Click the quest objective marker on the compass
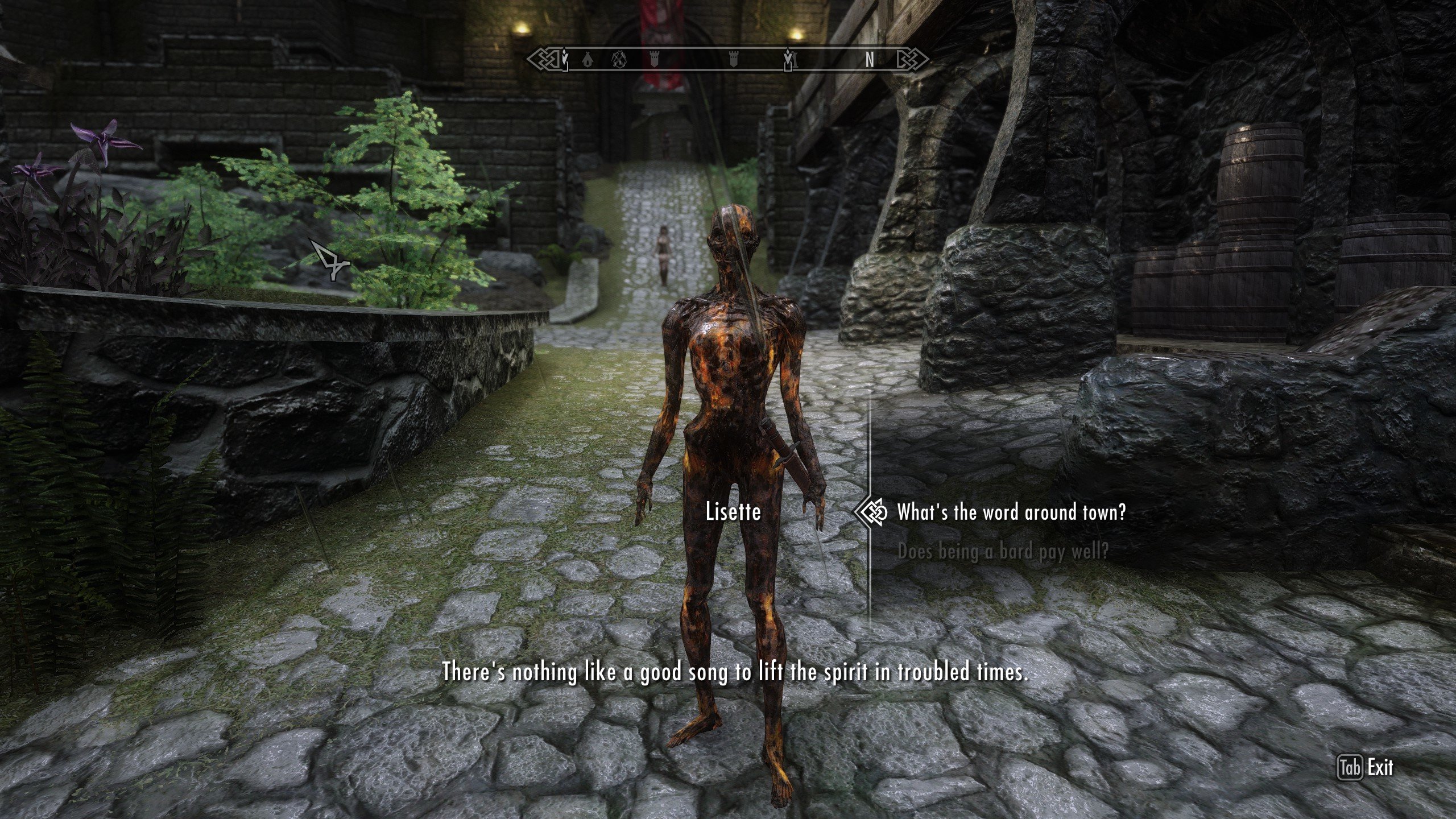 coord(564,57)
